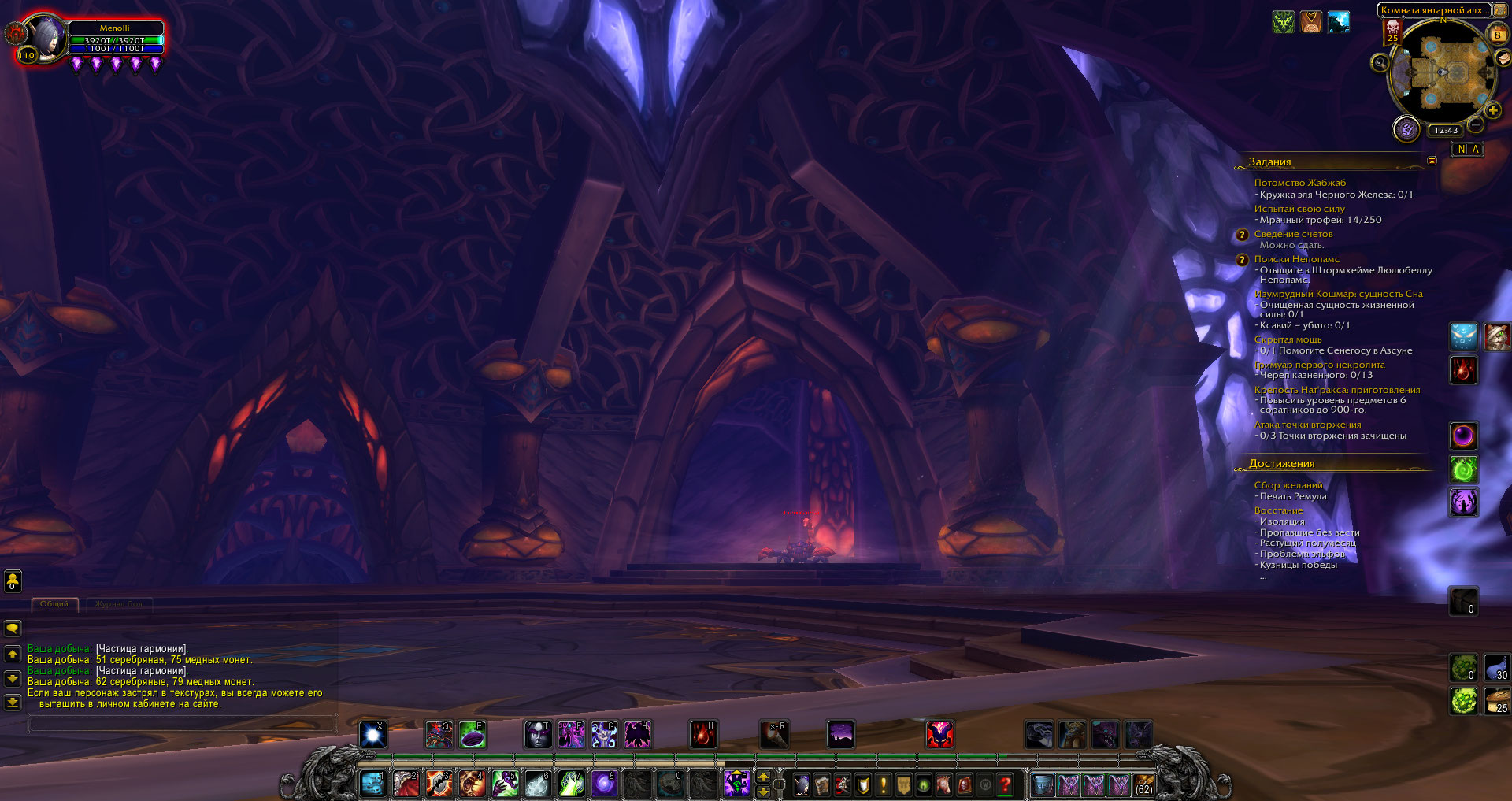Activate the white starburst ability bound to X
Screen dimensions: 1512x801
(373, 735)
